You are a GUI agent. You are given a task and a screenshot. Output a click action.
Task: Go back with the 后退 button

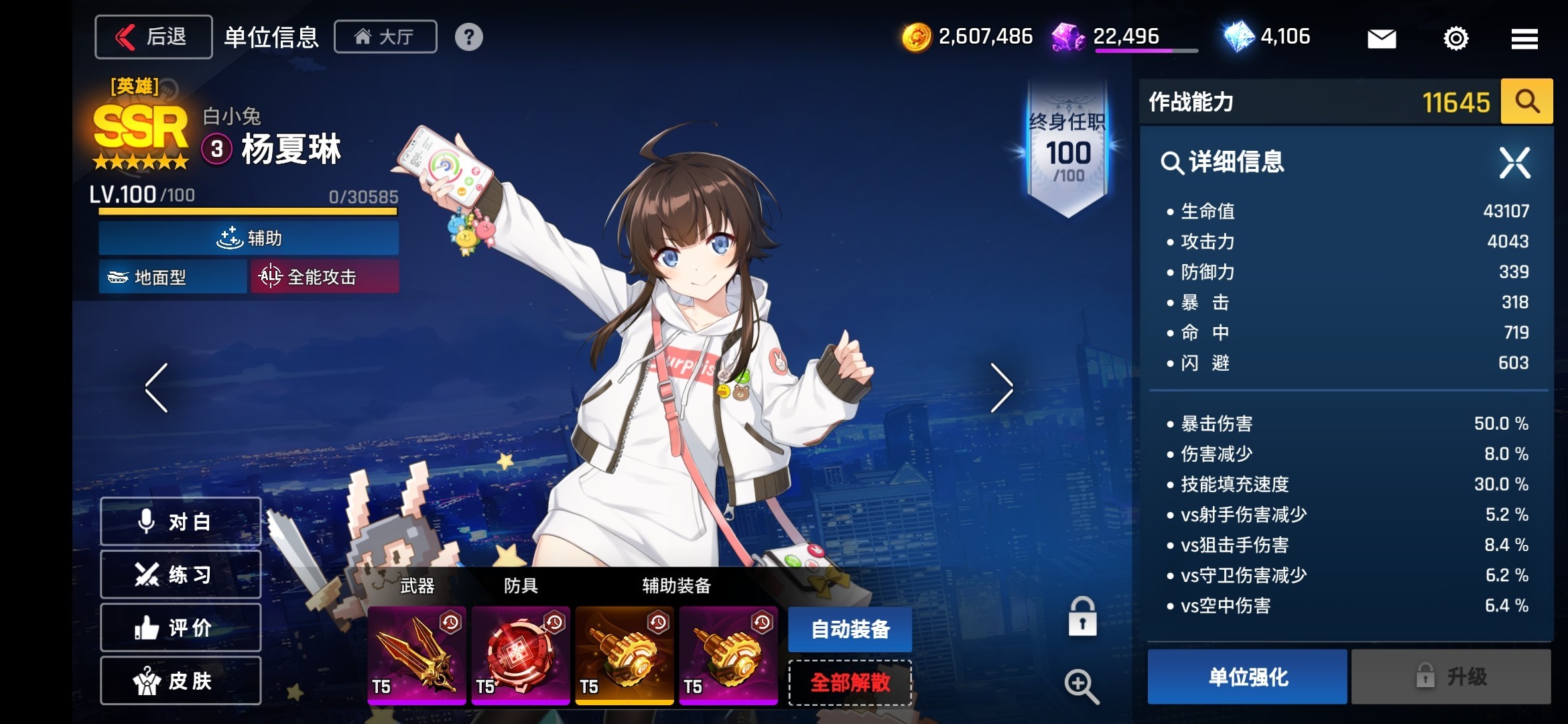(153, 37)
